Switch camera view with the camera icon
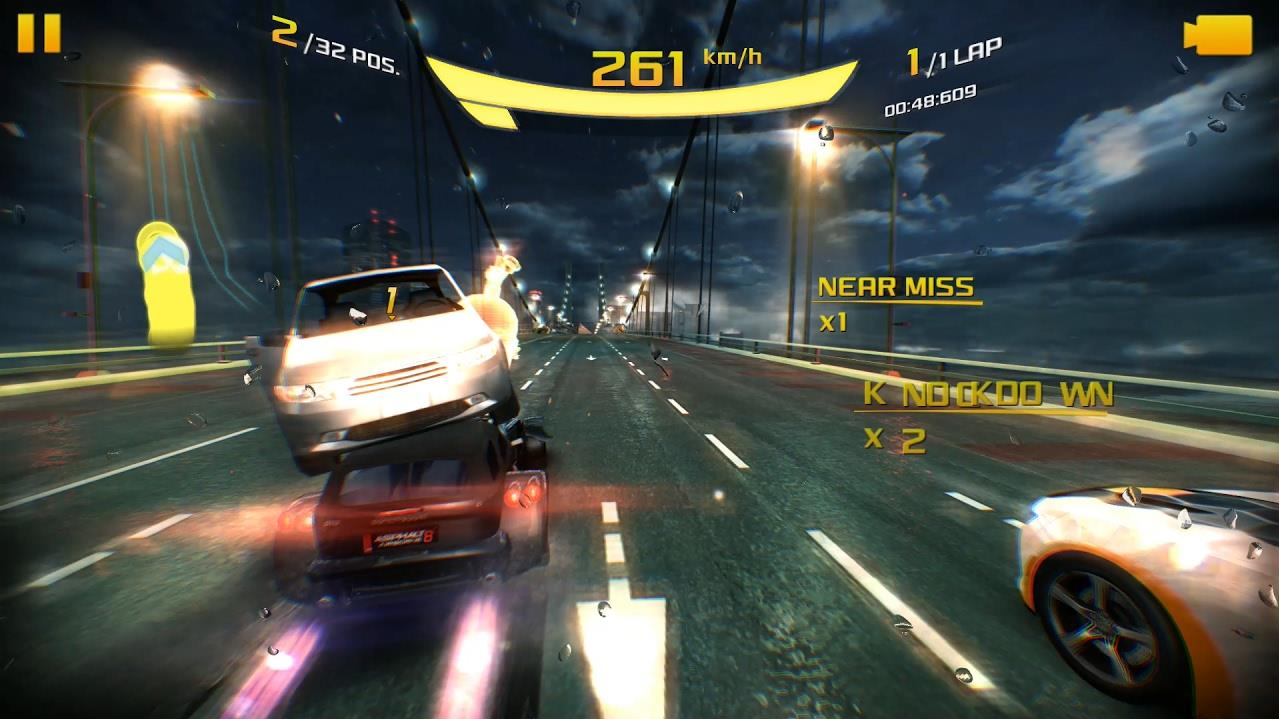The height and width of the screenshot is (719, 1279). [1217, 35]
